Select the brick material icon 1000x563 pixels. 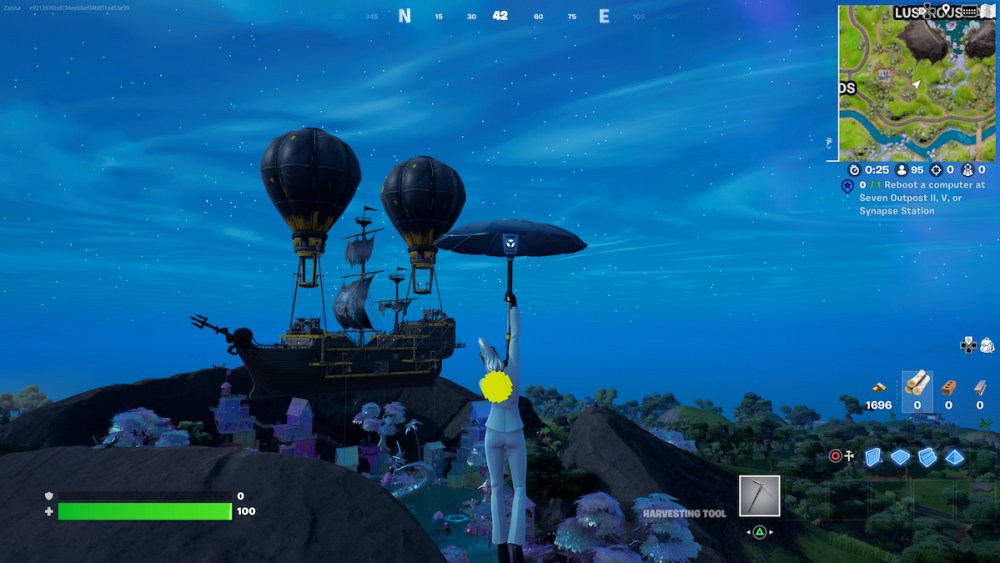948,387
